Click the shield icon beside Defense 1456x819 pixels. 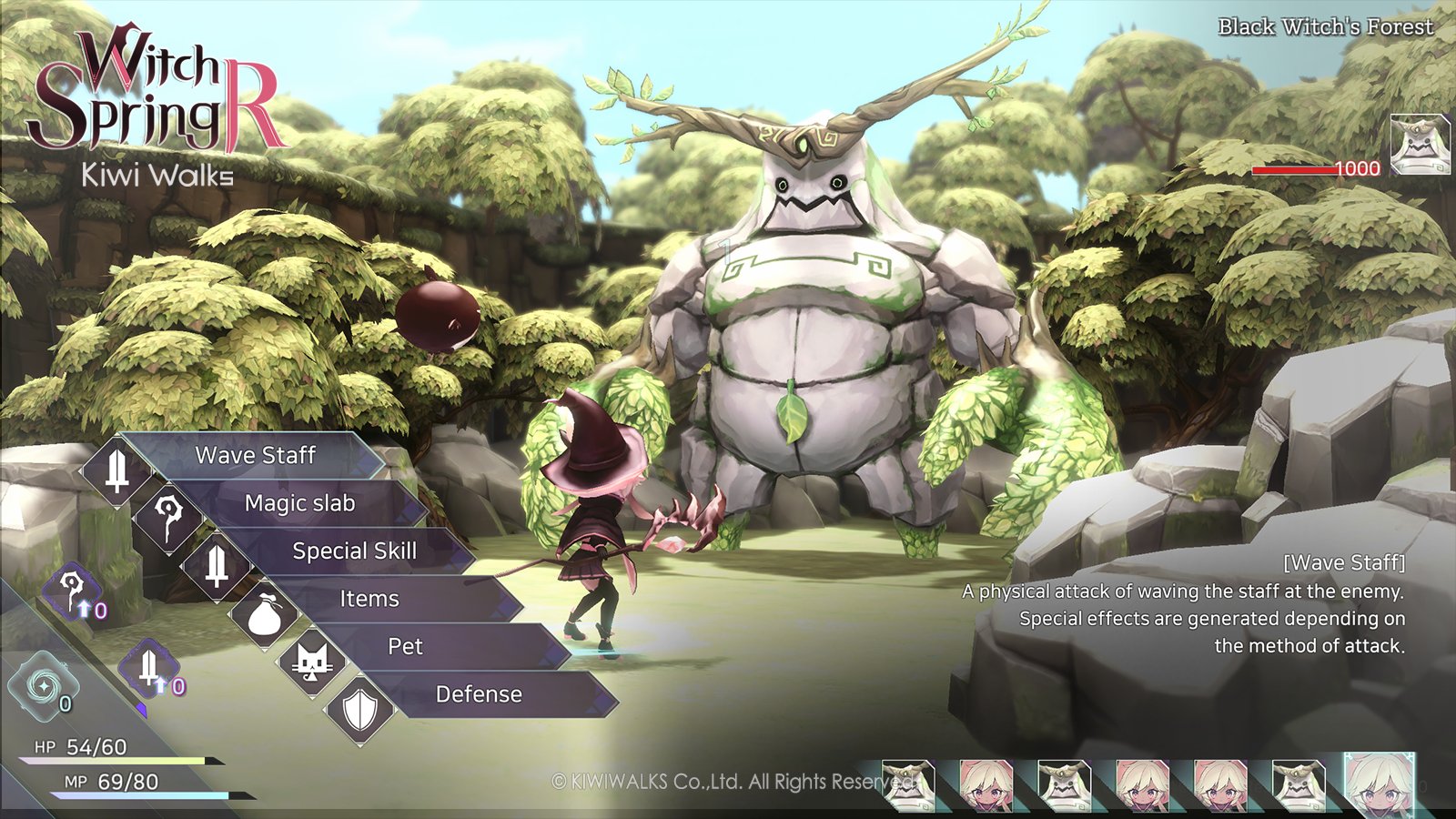click(x=359, y=709)
